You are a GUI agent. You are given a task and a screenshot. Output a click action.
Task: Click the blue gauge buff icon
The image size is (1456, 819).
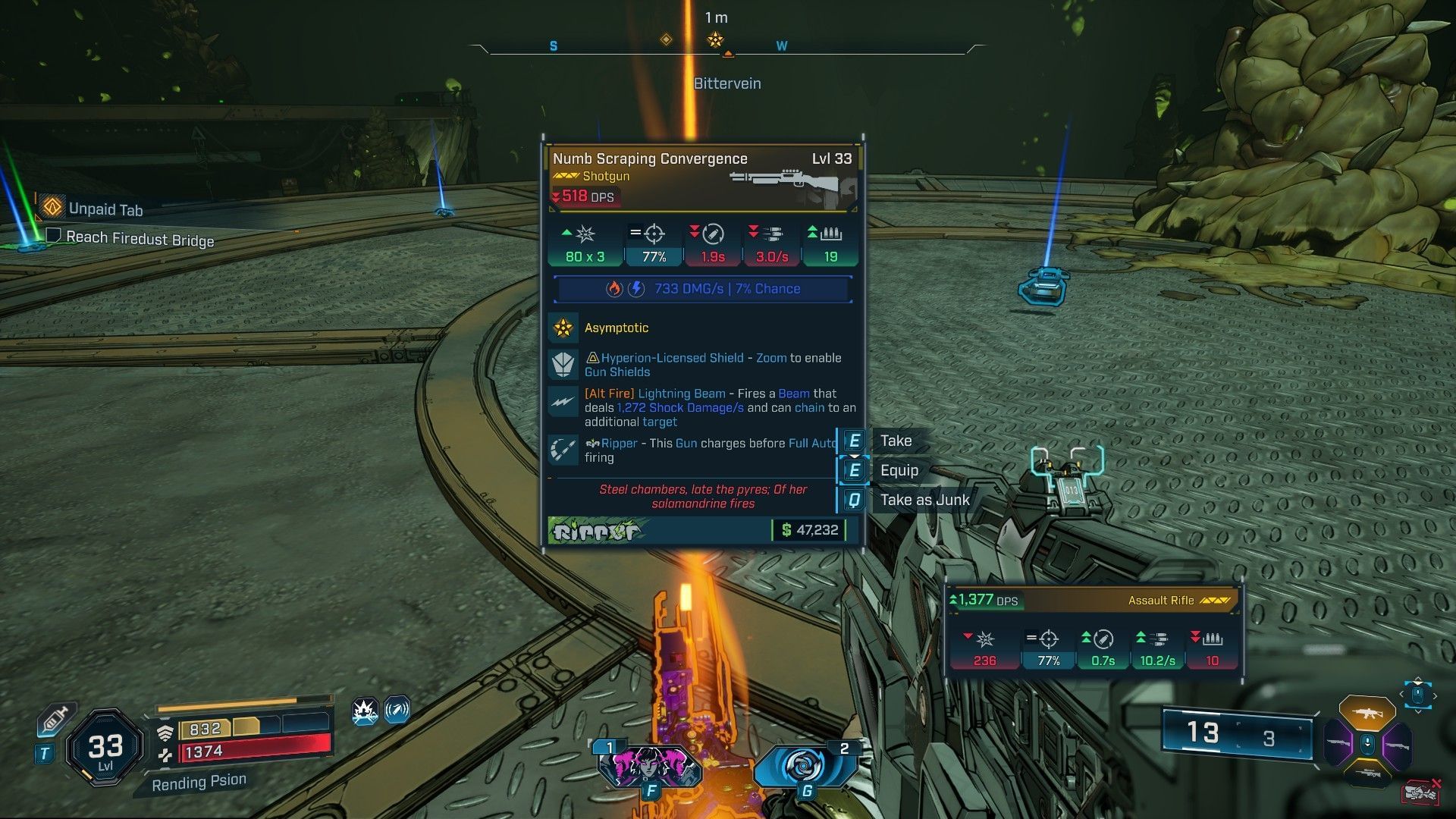pyautogui.click(x=397, y=711)
